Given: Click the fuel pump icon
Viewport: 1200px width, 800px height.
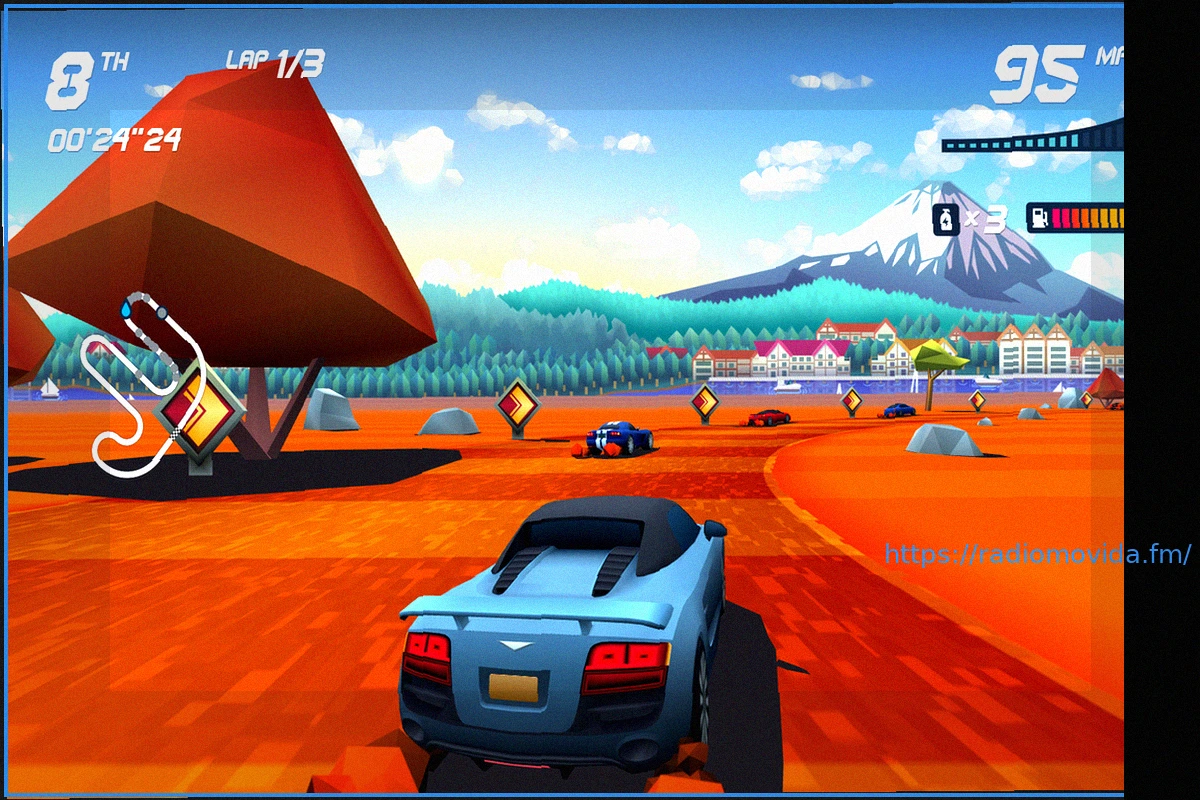Looking at the screenshot, I should coord(1041,218).
